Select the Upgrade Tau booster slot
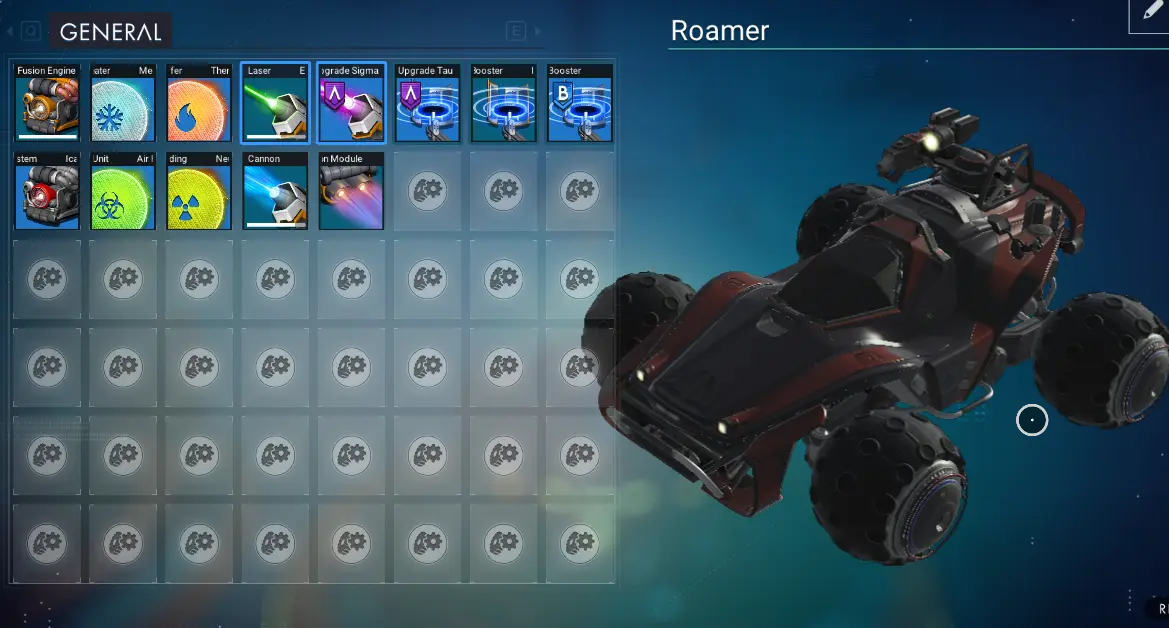The width and height of the screenshot is (1169, 628). click(427, 104)
